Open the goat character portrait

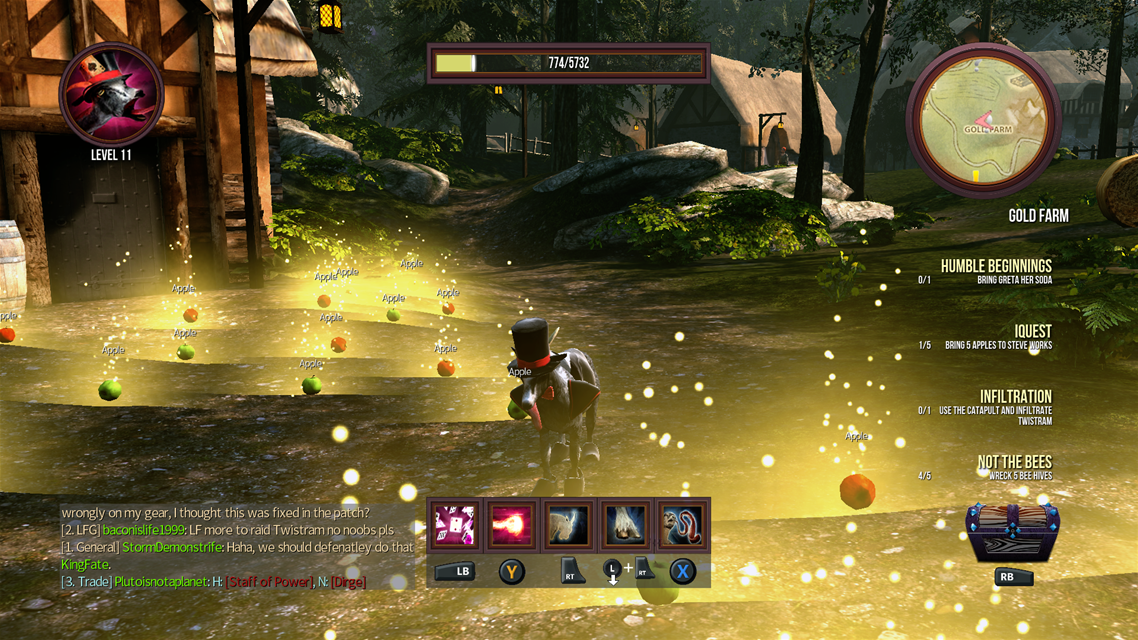click(111, 94)
